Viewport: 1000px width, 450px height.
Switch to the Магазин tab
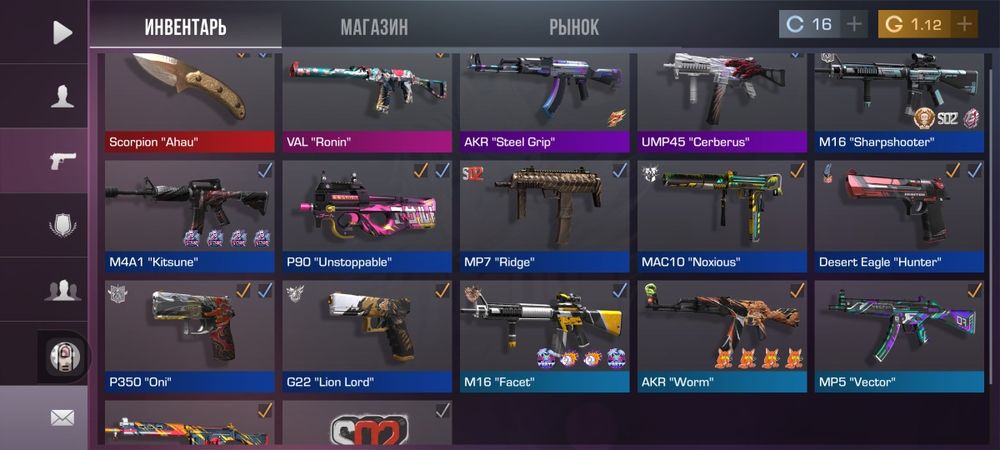(x=374, y=27)
